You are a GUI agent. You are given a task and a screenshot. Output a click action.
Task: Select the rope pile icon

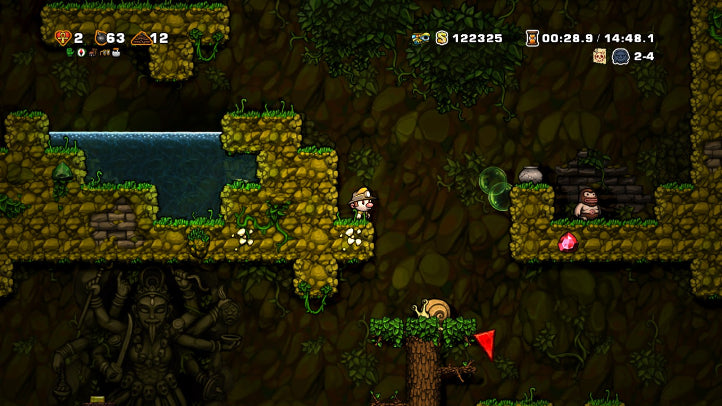click(140, 38)
